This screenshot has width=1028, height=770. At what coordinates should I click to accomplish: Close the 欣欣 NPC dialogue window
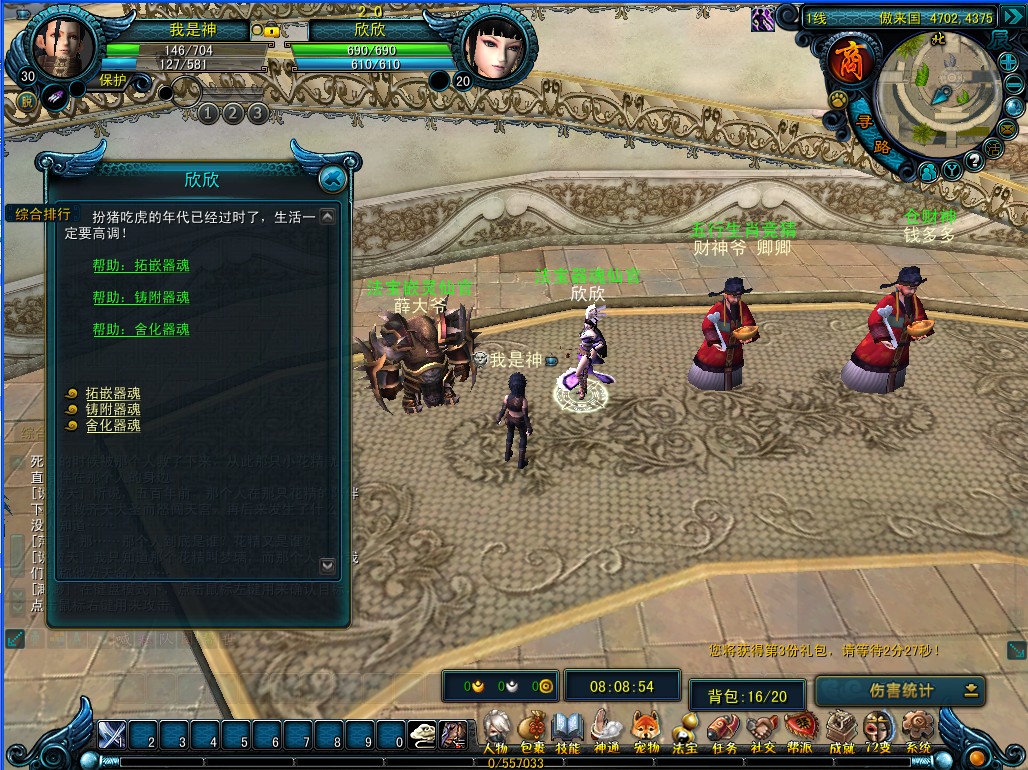(x=332, y=179)
